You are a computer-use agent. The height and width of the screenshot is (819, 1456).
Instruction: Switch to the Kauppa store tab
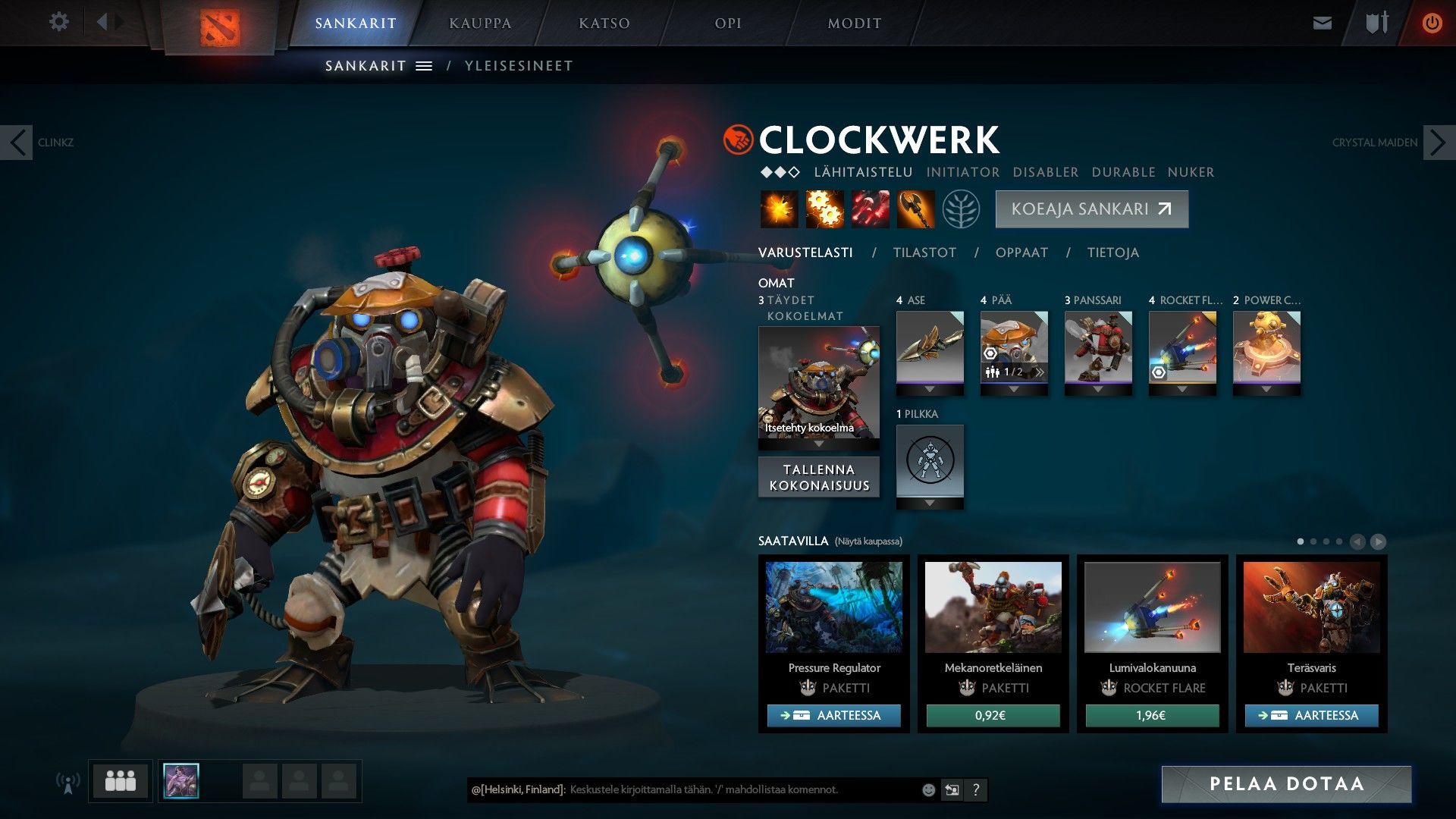click(x=480, y=24)
